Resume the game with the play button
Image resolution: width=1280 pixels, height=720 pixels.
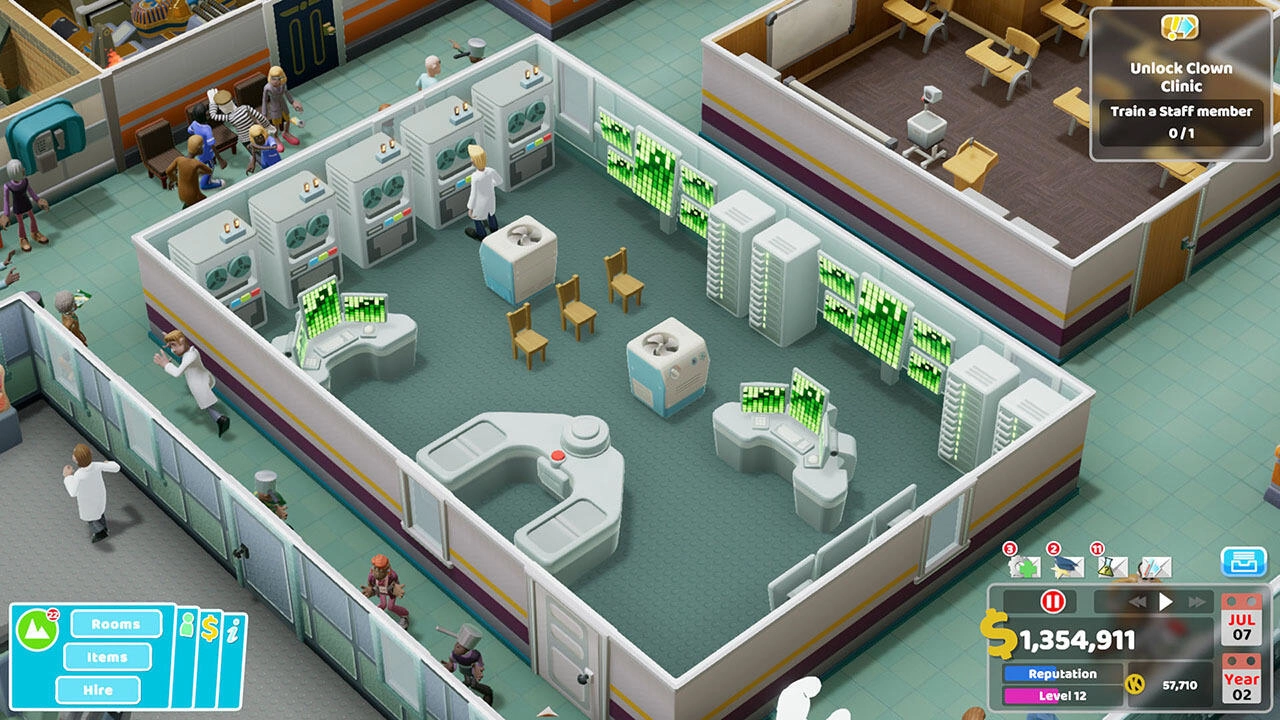[1168, 601]
